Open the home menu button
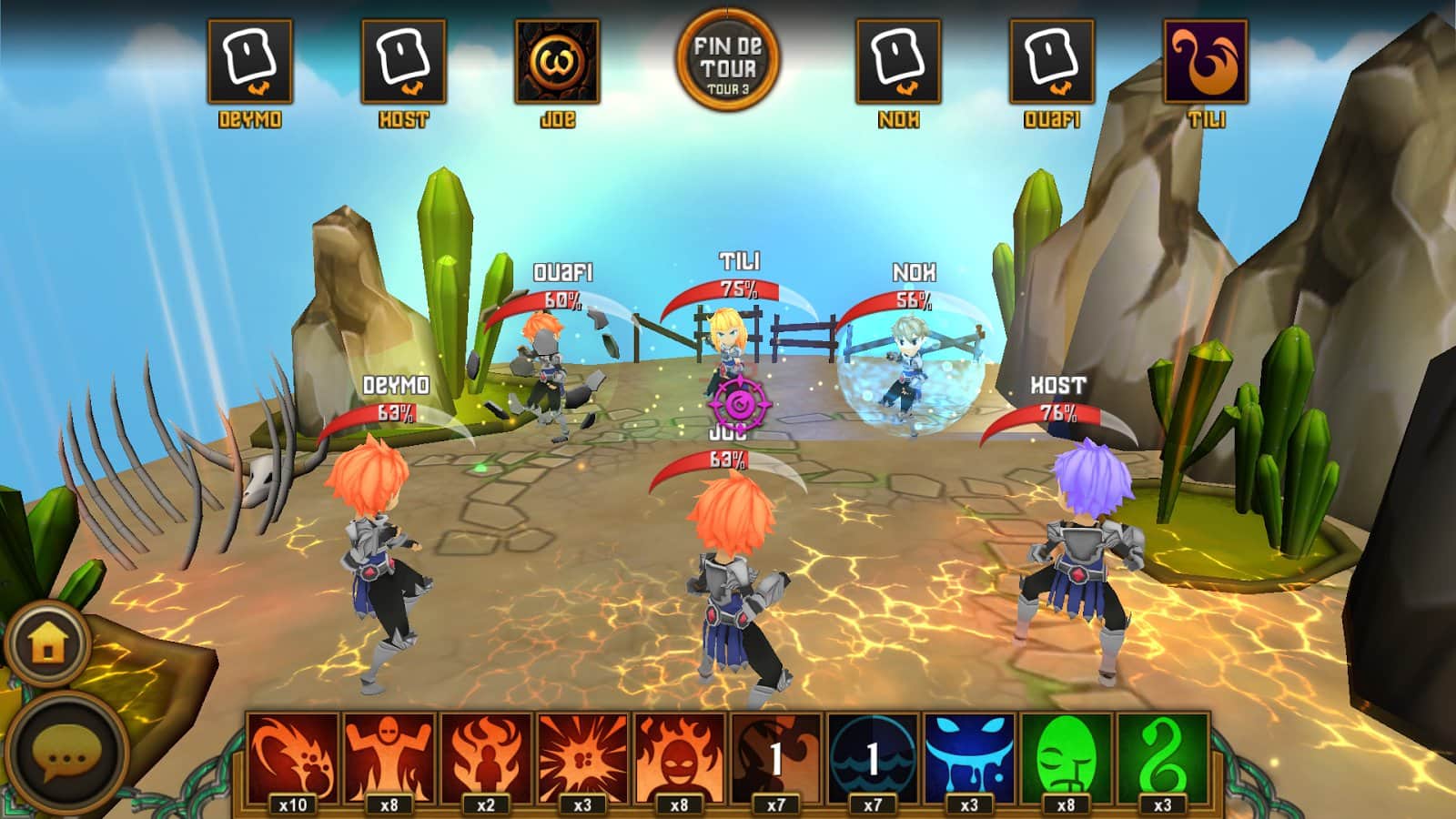 click(x=47, y=642)
